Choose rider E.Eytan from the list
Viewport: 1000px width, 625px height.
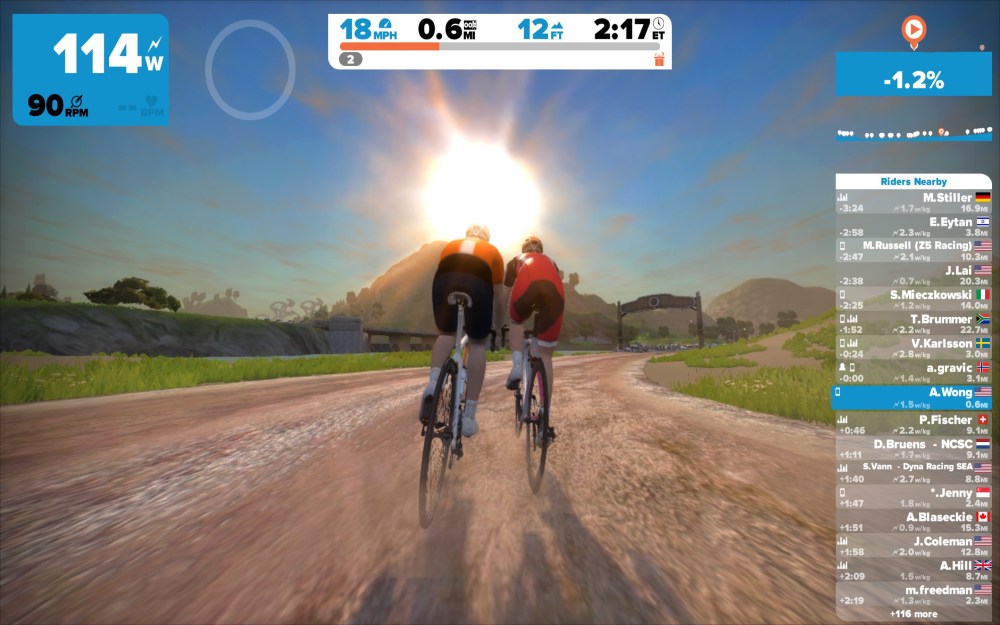click(x=913, y=227)
